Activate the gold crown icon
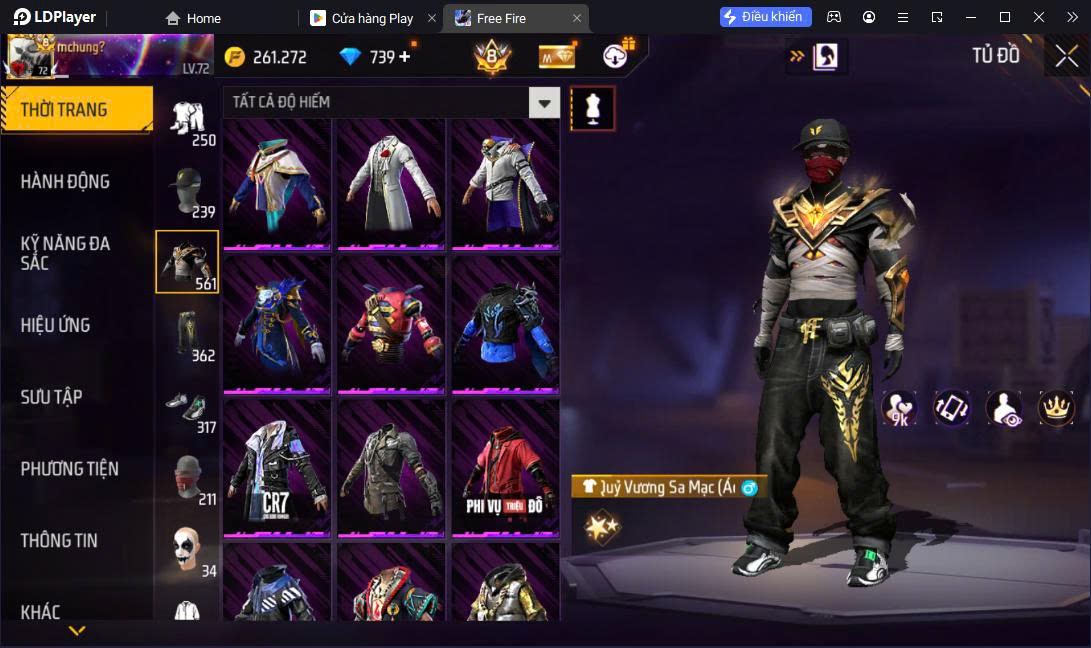This screenshot has height=648, width=1091. click(x=1055, y=407)
